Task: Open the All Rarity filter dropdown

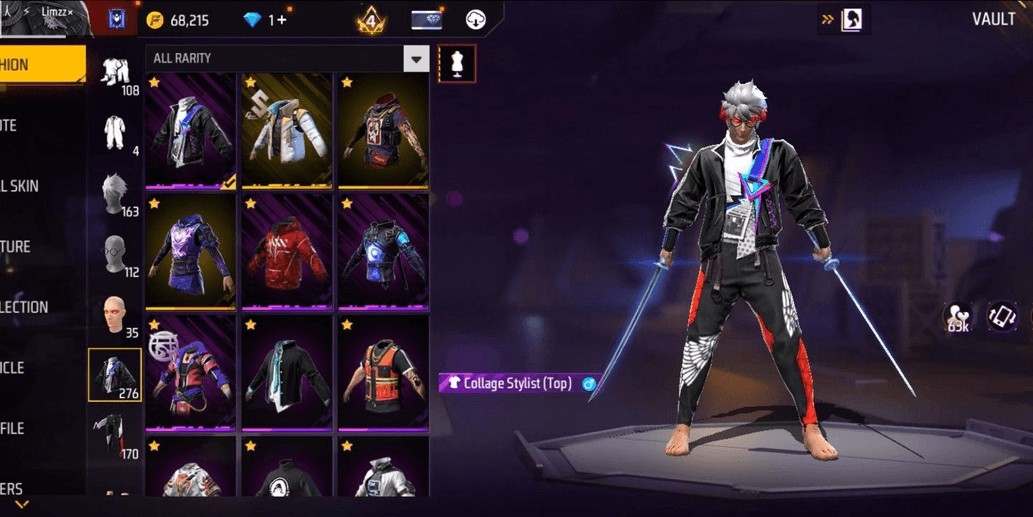Action: tap(416, 59)
